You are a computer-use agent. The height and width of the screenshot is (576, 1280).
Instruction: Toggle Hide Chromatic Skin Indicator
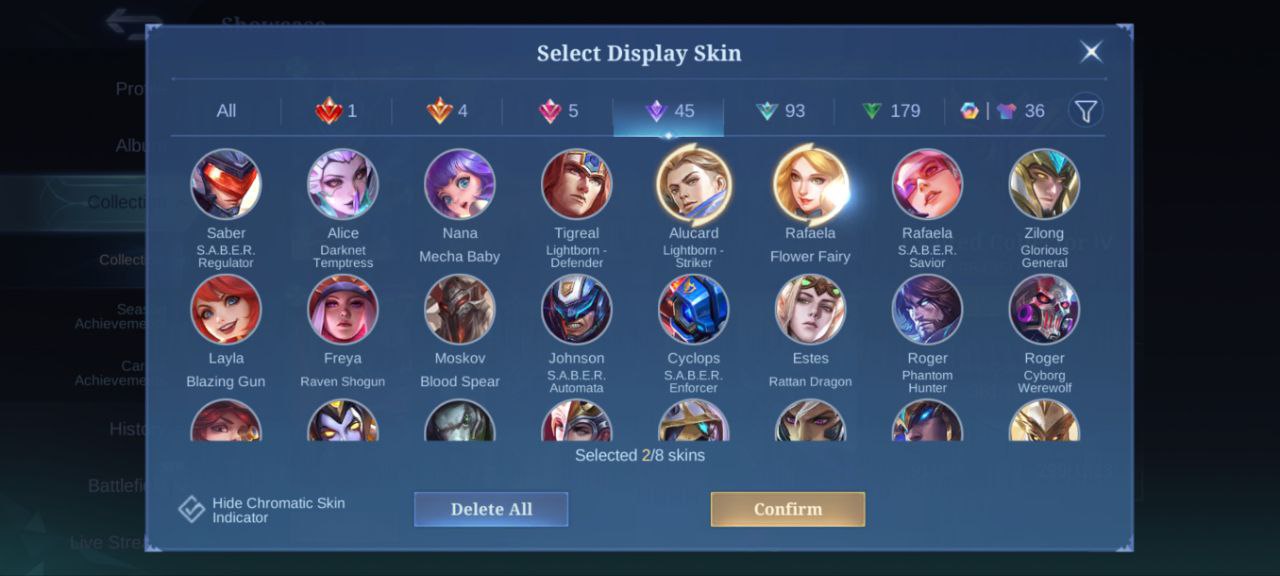192,509
